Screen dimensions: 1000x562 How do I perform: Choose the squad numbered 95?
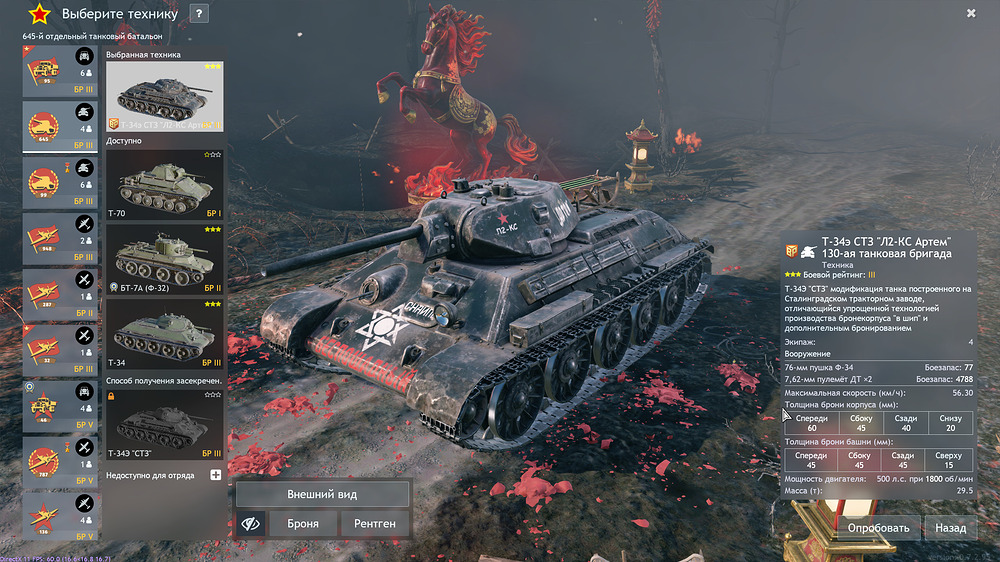point(60,71)
